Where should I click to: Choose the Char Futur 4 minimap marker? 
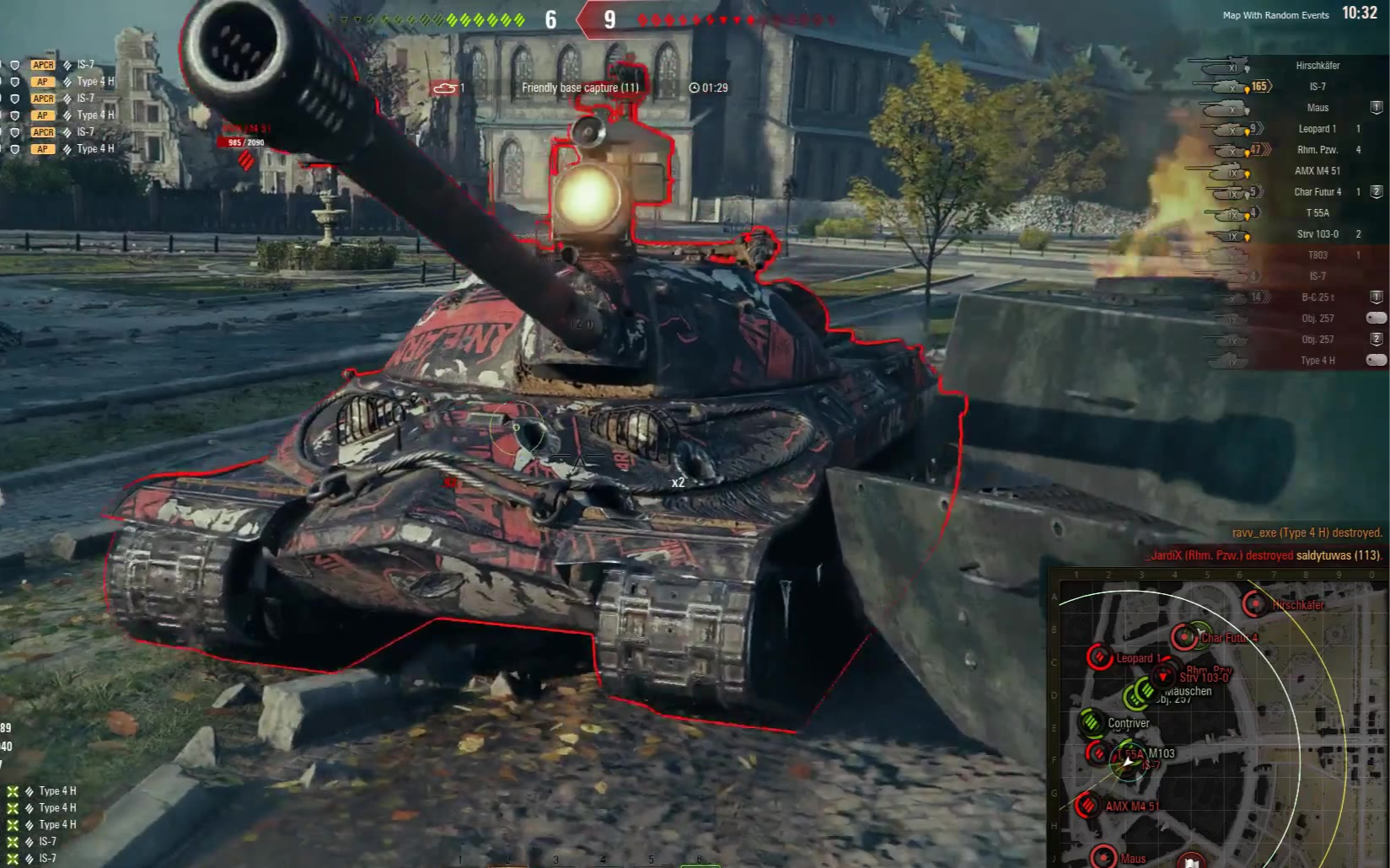point(1184,637)
